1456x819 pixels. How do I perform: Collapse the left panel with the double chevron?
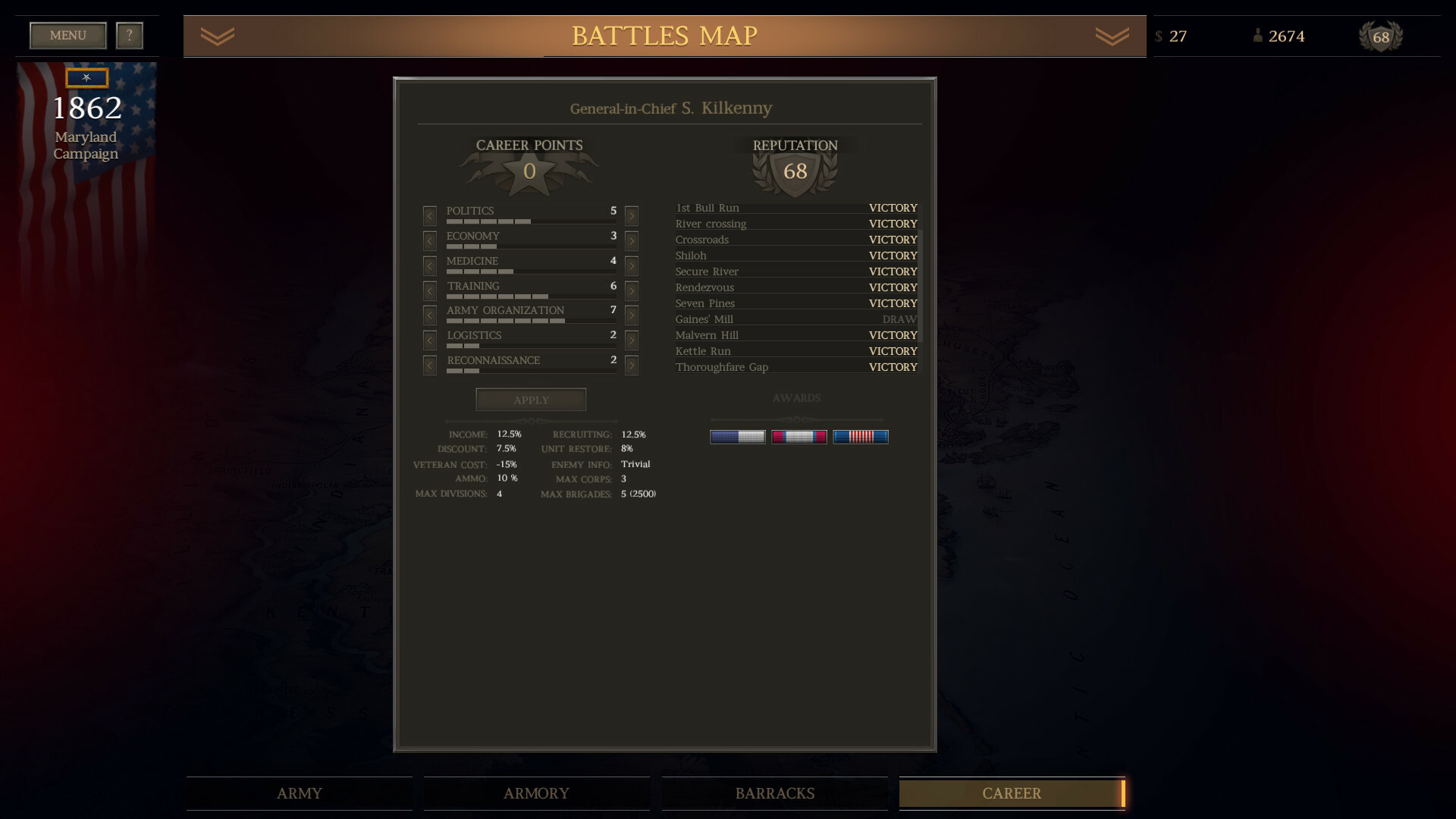coord(218,35)
